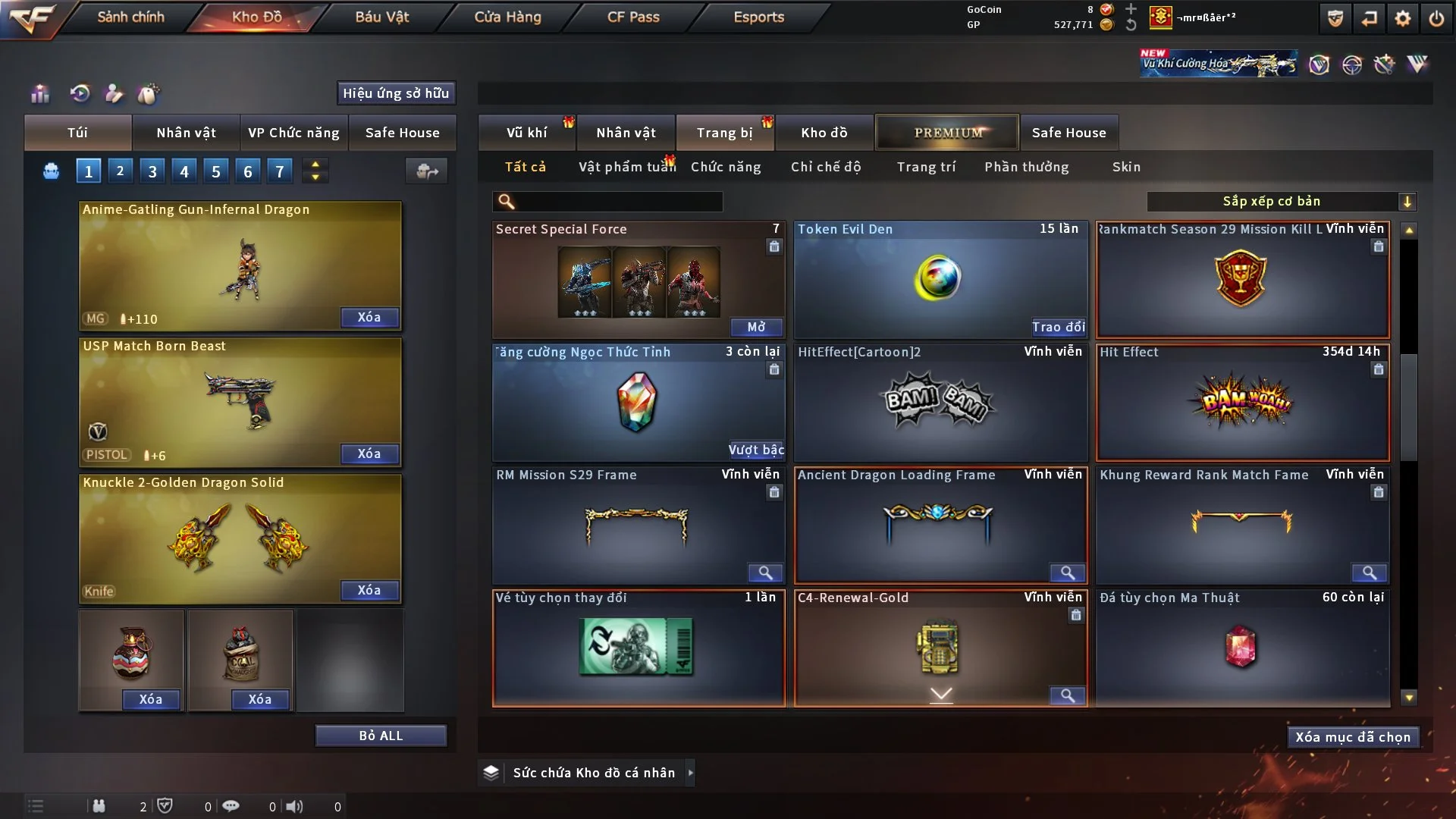Click the inventory search field
This screenshot has width=1456, height=819.
618,201
